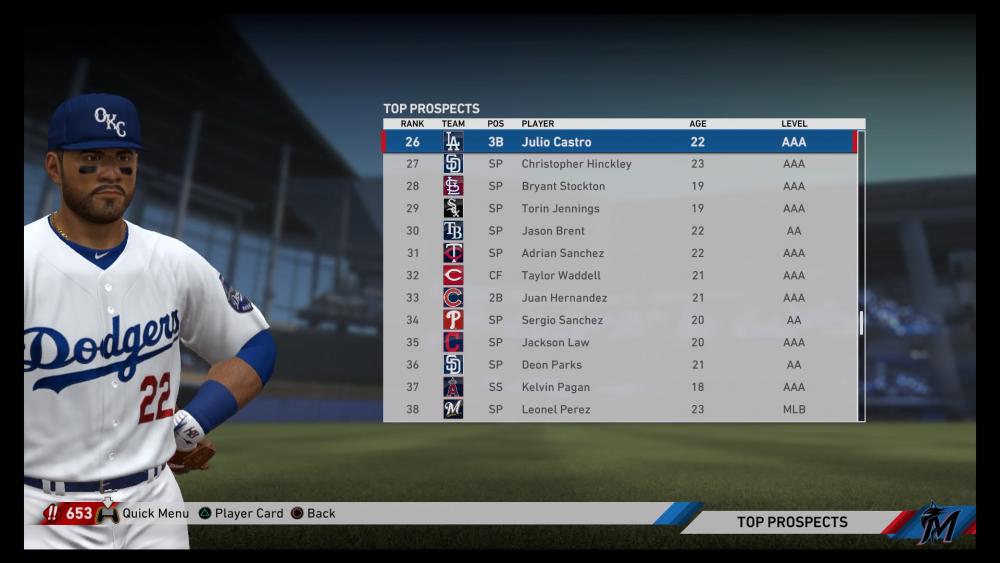Viewport: 1000px width, 563px height.
Task: Select Julio Castro's prospect row
Action: click(620, 142)
